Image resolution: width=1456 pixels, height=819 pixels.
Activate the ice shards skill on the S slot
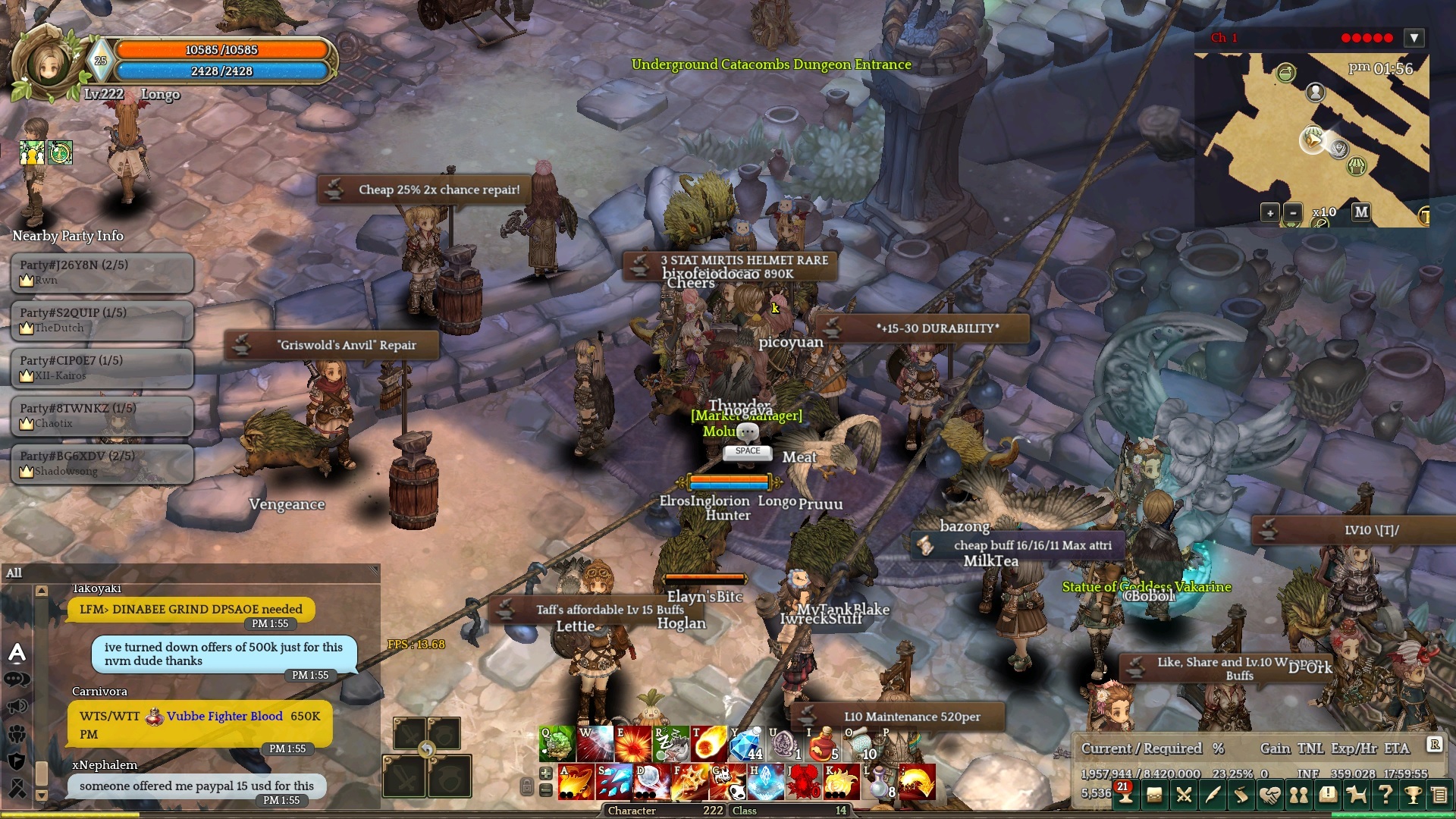[x=614, y=782]
